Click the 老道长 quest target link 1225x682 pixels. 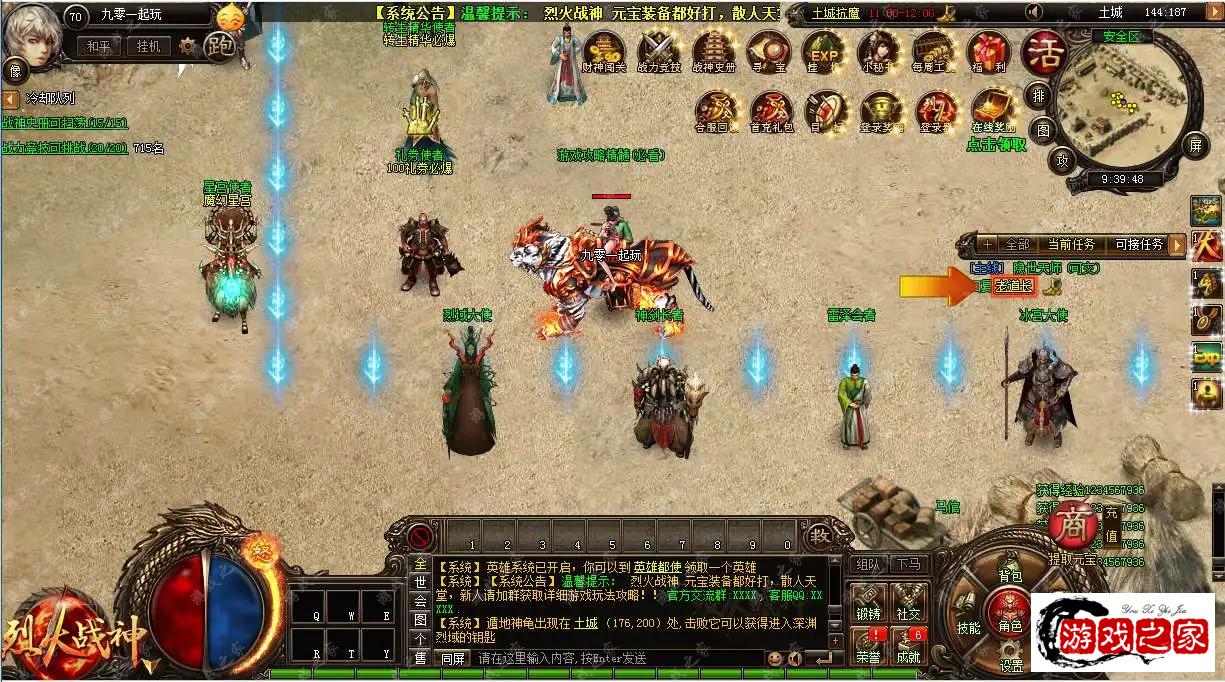[x=1014, y=286]
